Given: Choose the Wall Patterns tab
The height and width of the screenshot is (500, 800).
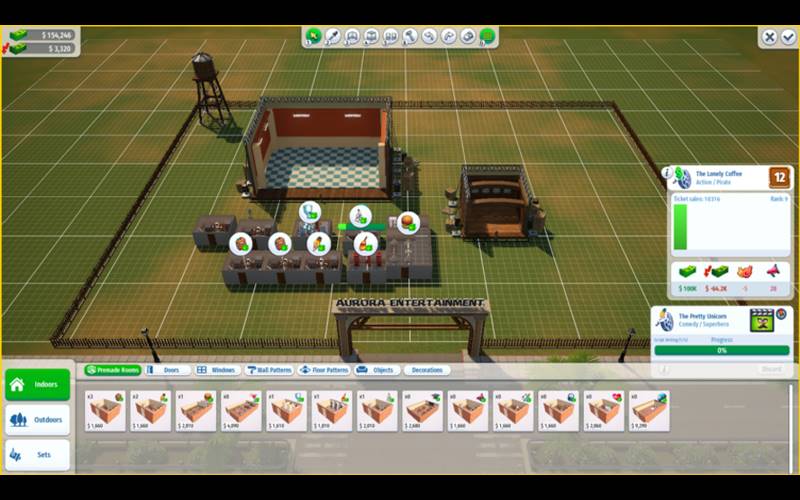Looking at the screenshot, I should (269, 370).
